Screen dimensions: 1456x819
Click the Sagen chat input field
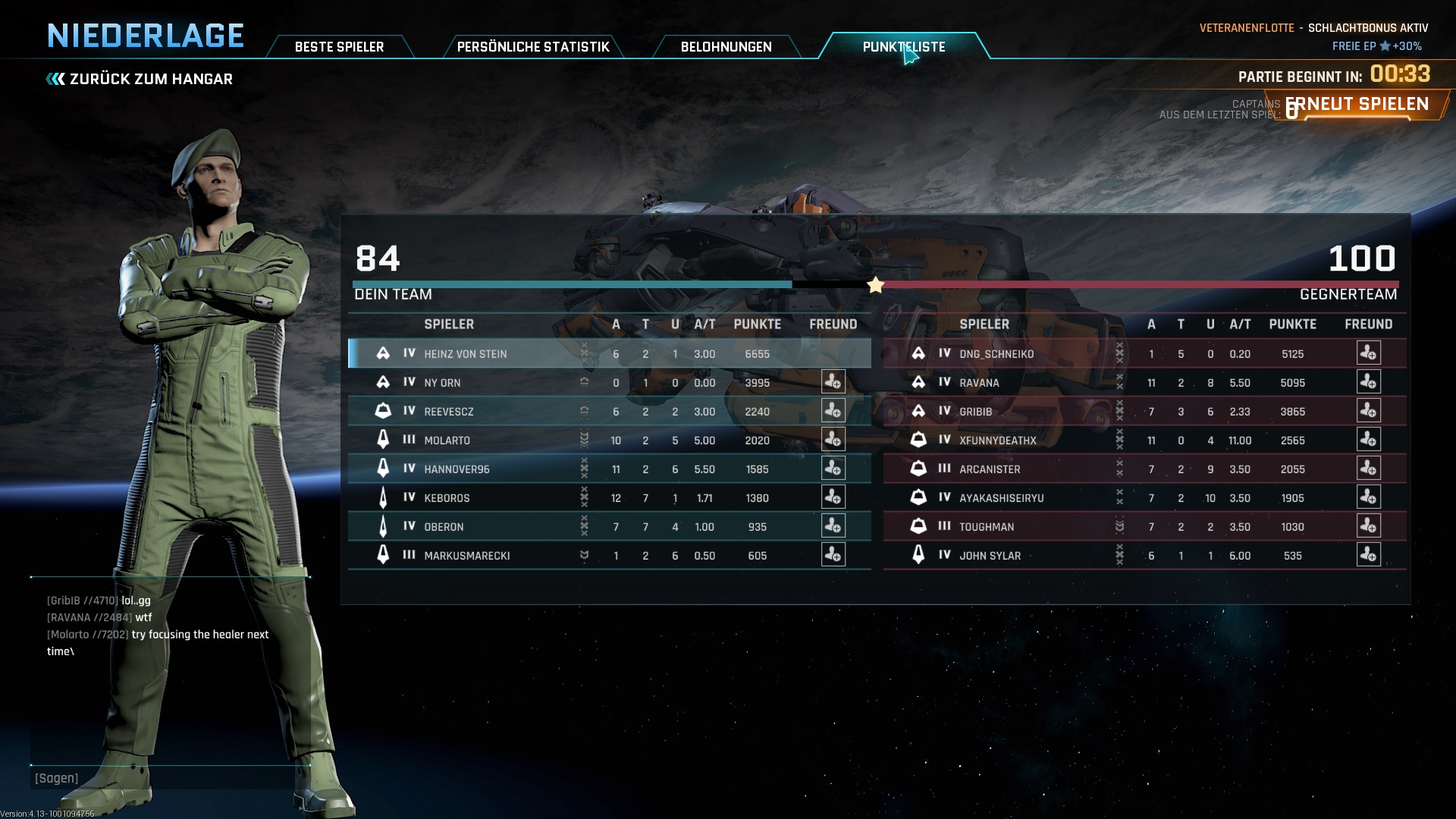[167, 778]
